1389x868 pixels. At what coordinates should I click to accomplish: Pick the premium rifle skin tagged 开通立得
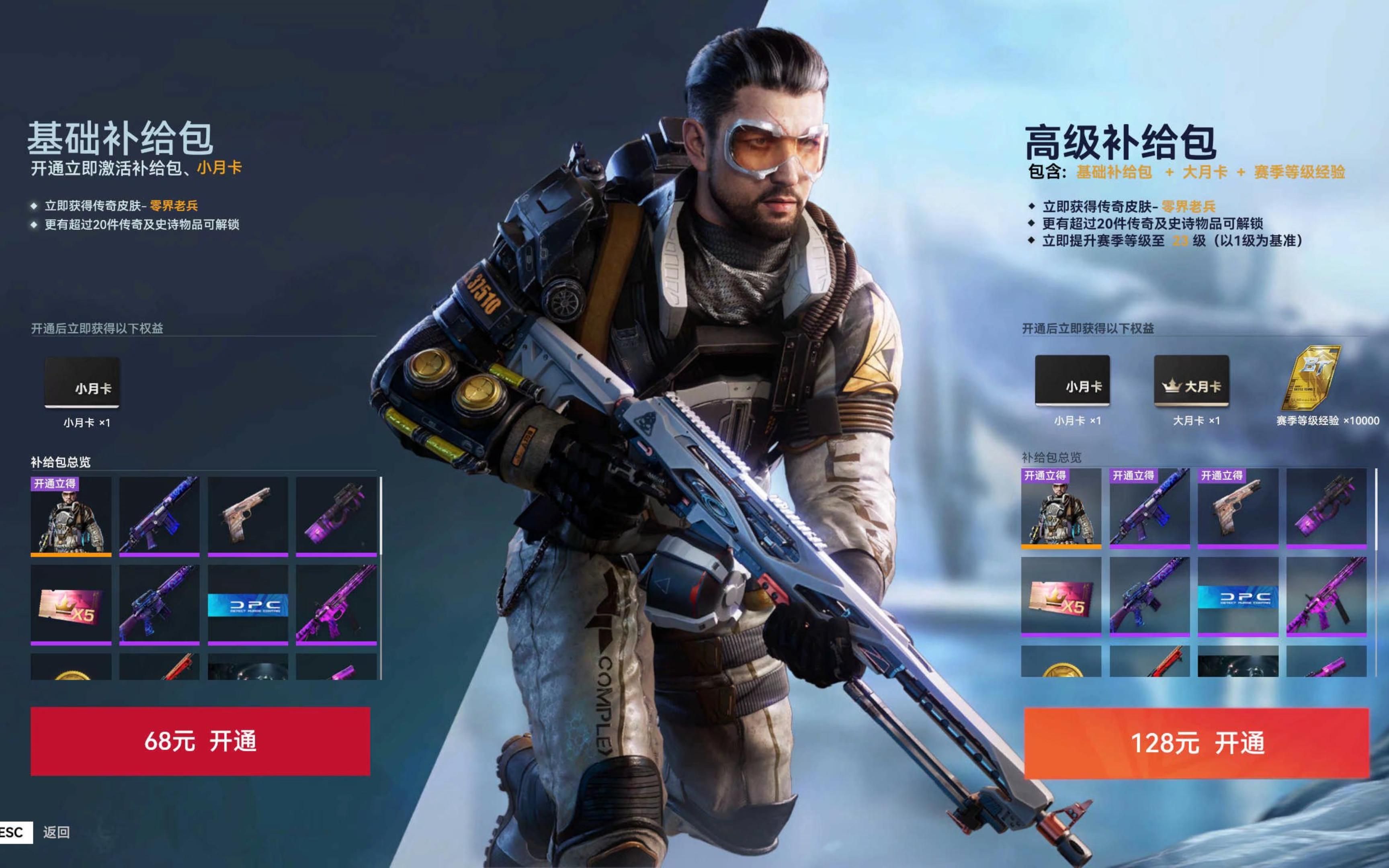coord(1149,508)
